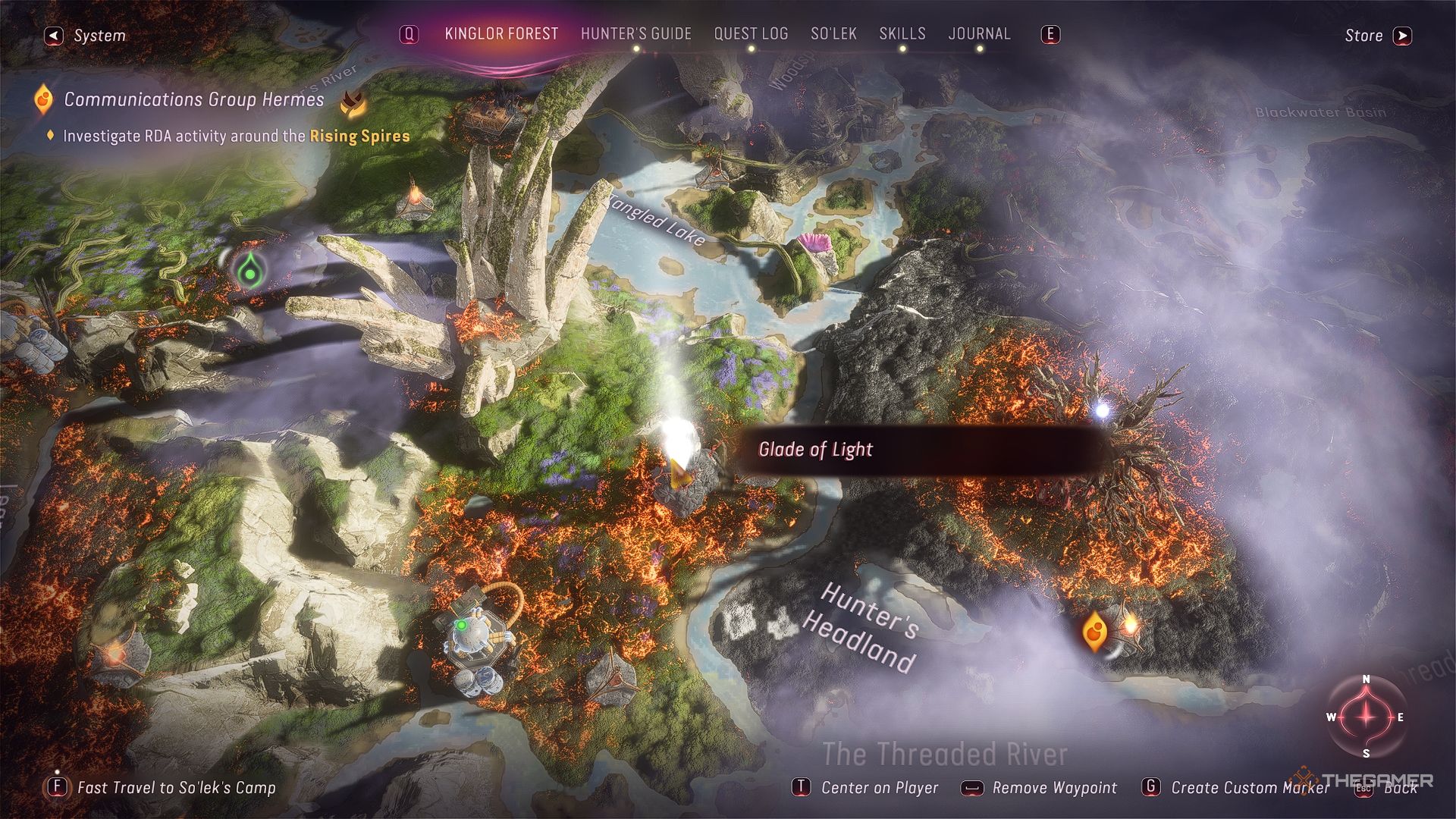Click the compass rose
Screen dimensions: 1456x819
(1366, 717)
